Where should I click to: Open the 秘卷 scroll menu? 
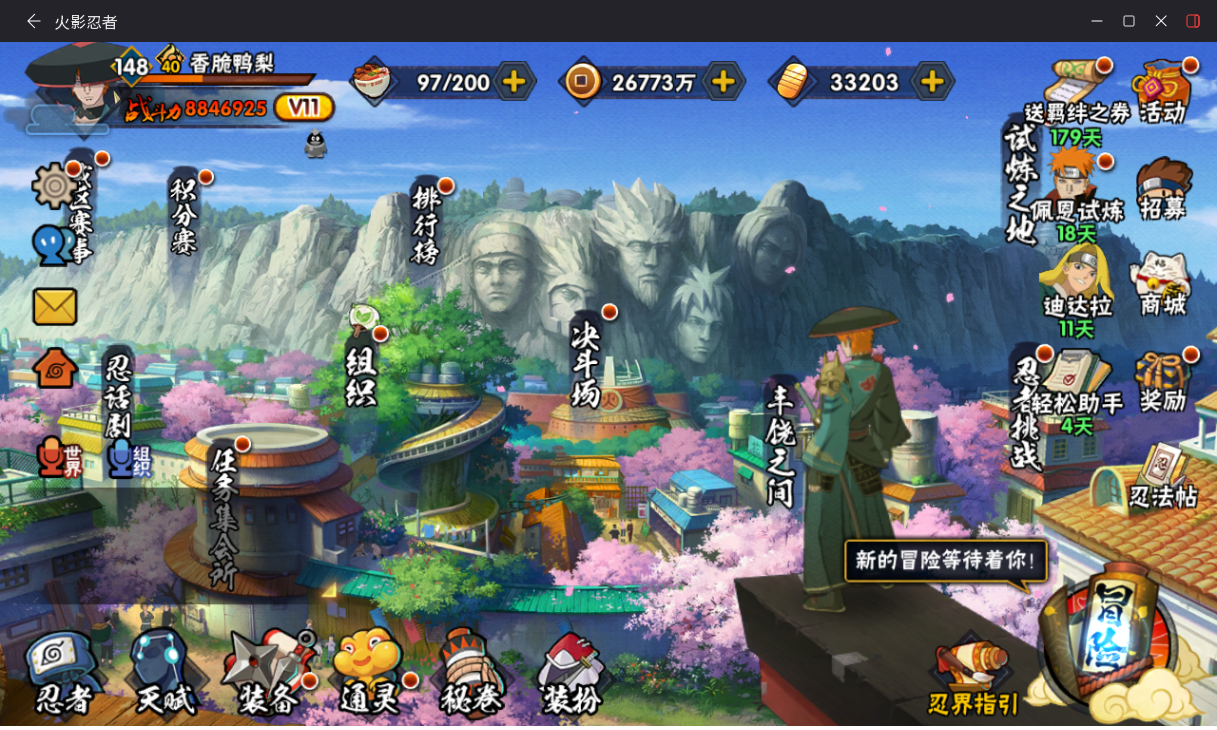coord(470,672)
